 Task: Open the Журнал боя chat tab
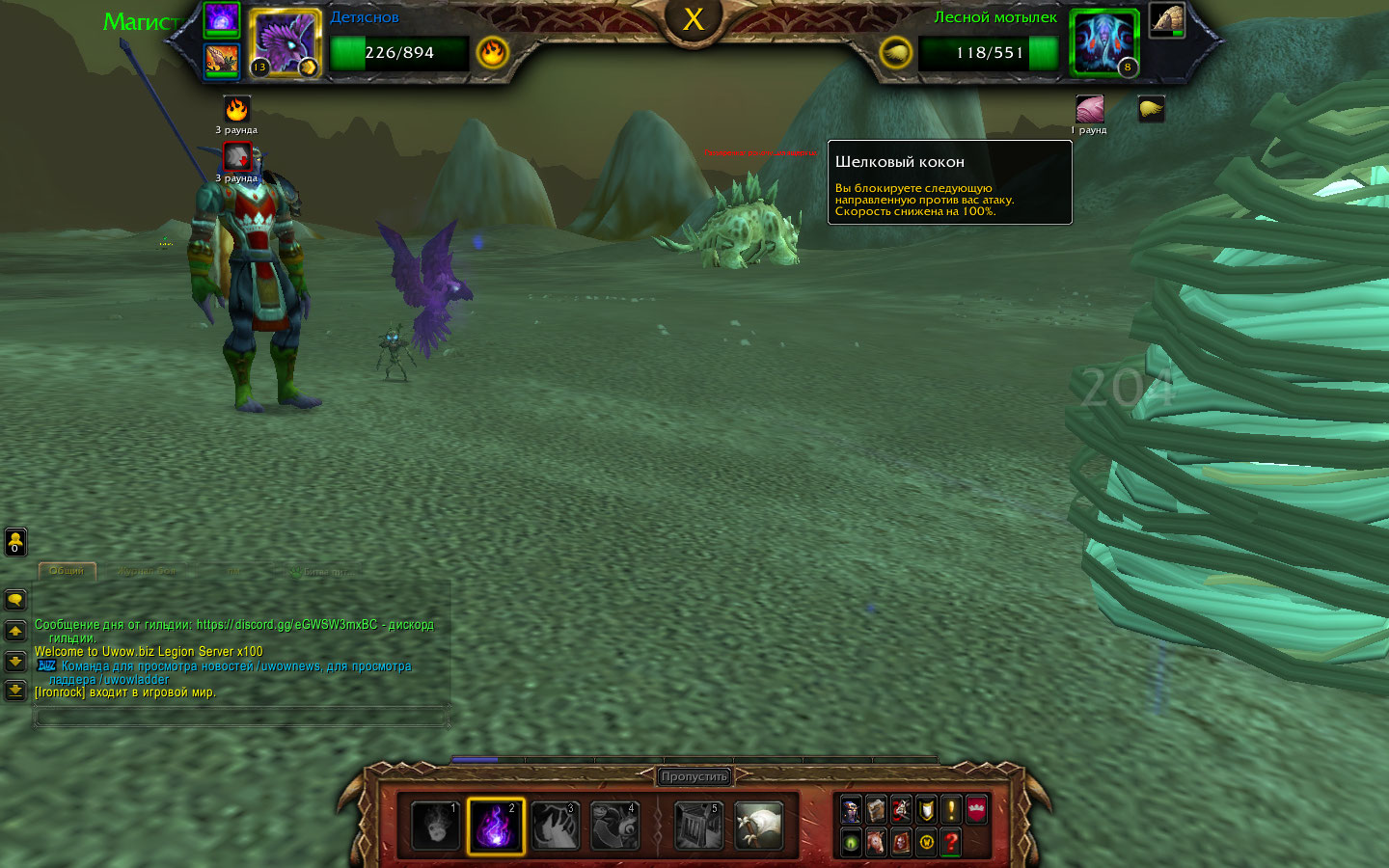click(x=147, y=571)
